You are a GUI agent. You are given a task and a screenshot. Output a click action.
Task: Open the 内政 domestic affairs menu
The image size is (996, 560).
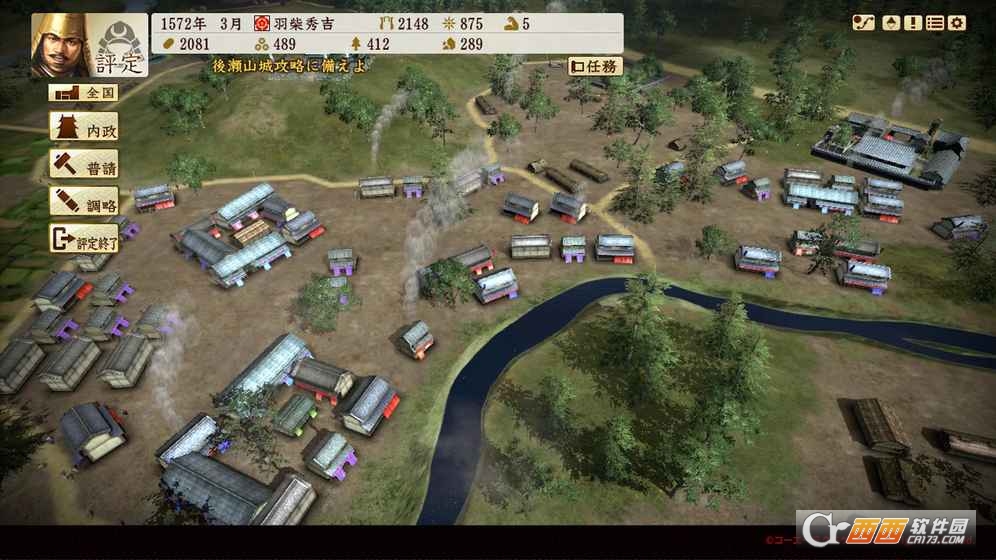(x=83, y=127)
